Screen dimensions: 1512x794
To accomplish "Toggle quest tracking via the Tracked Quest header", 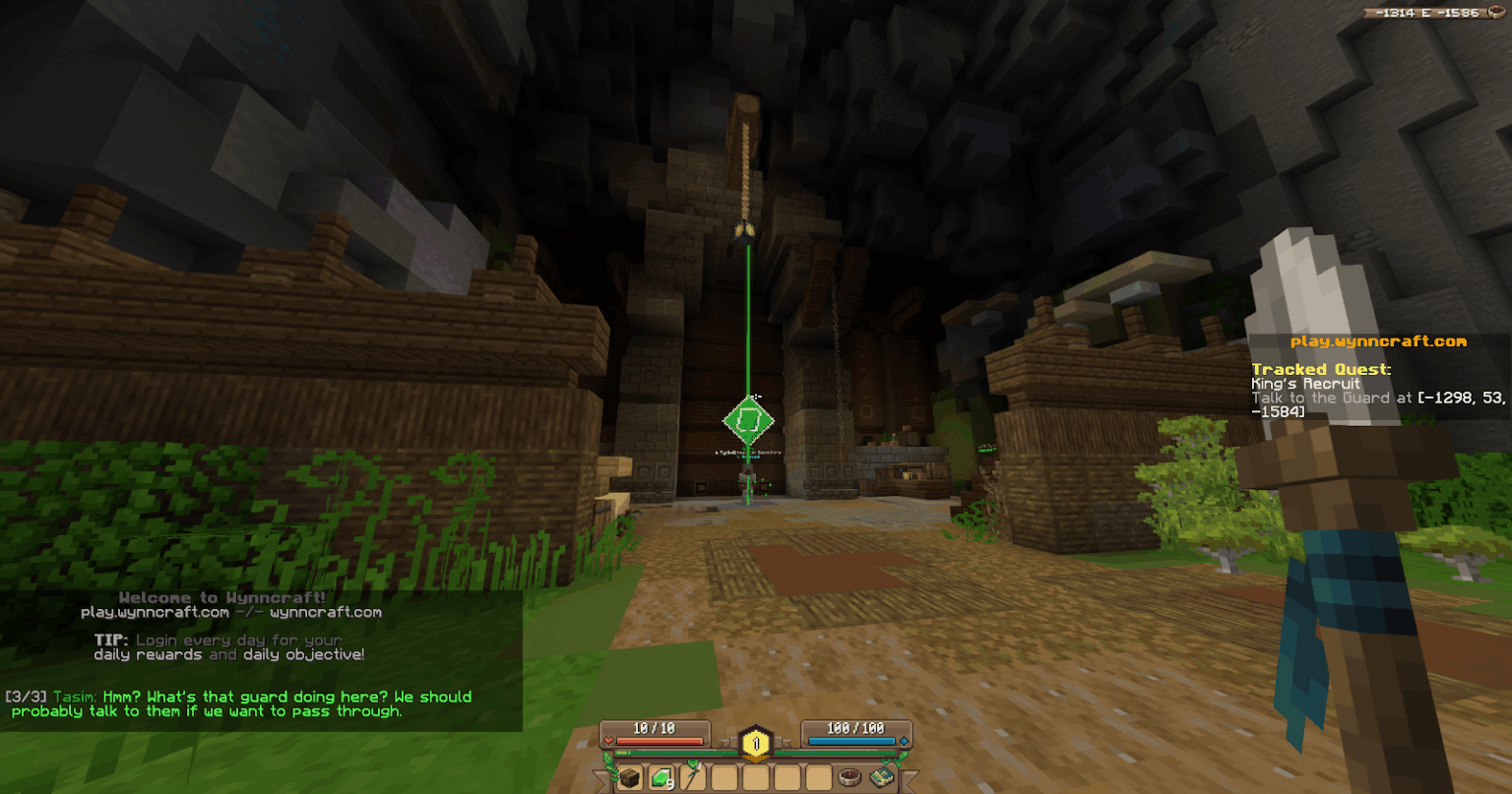I will (x=1321, y=369).
